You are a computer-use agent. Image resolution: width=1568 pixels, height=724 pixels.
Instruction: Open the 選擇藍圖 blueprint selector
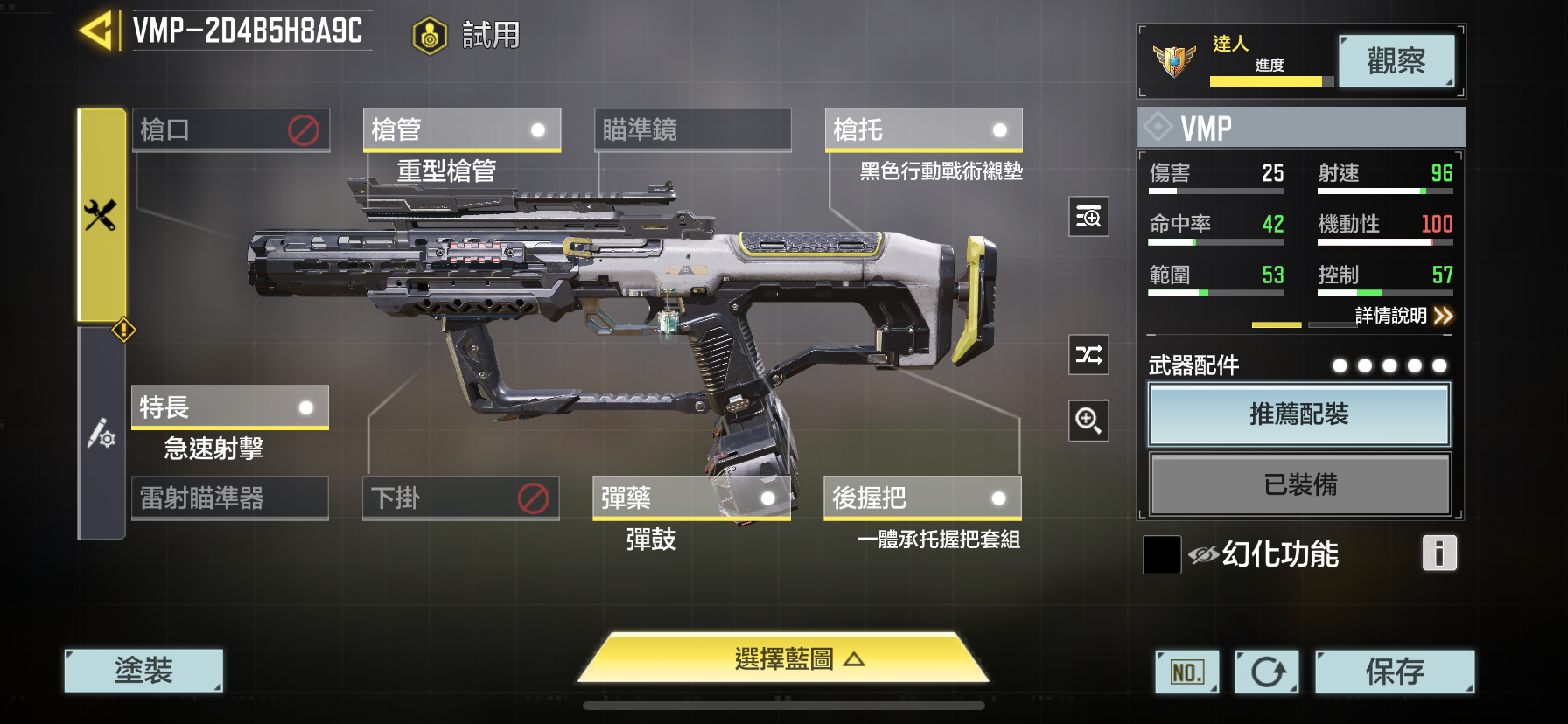pos(784,662)
